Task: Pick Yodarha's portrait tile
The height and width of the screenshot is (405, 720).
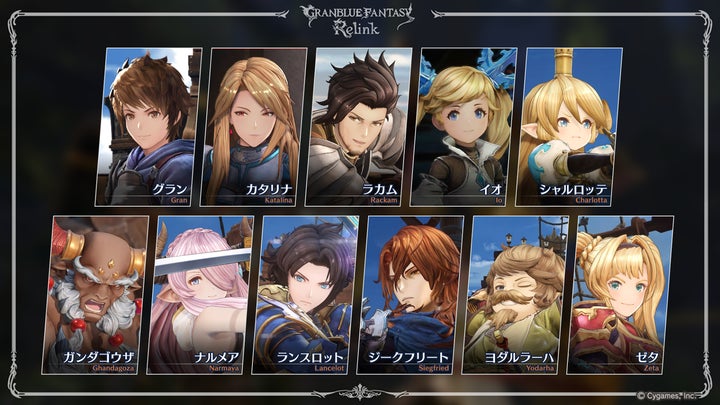Action: [x=515, y=295]
